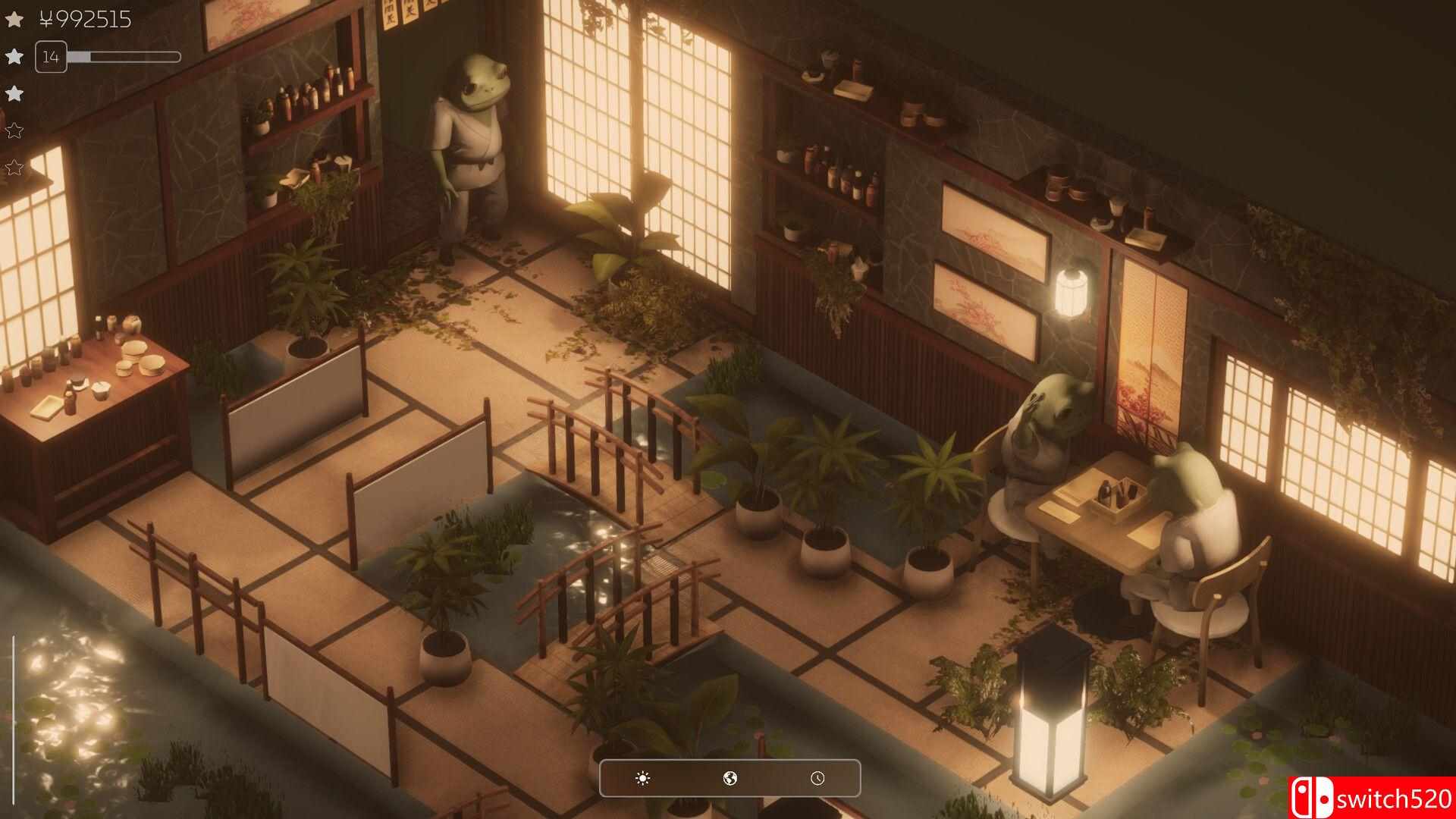
Task: Click the level 14 badge
Action: tap(51, 56)
